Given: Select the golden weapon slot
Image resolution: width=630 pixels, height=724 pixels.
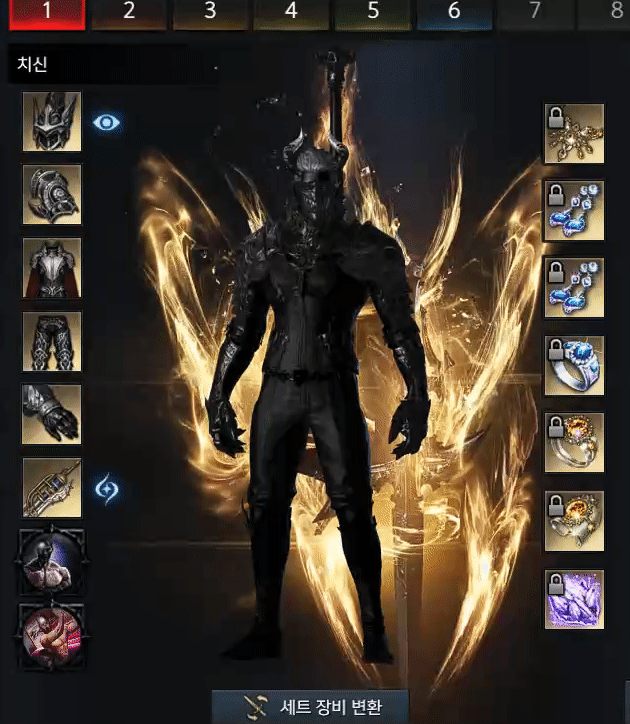Looking at the screenshot, I should coord(52,488).
